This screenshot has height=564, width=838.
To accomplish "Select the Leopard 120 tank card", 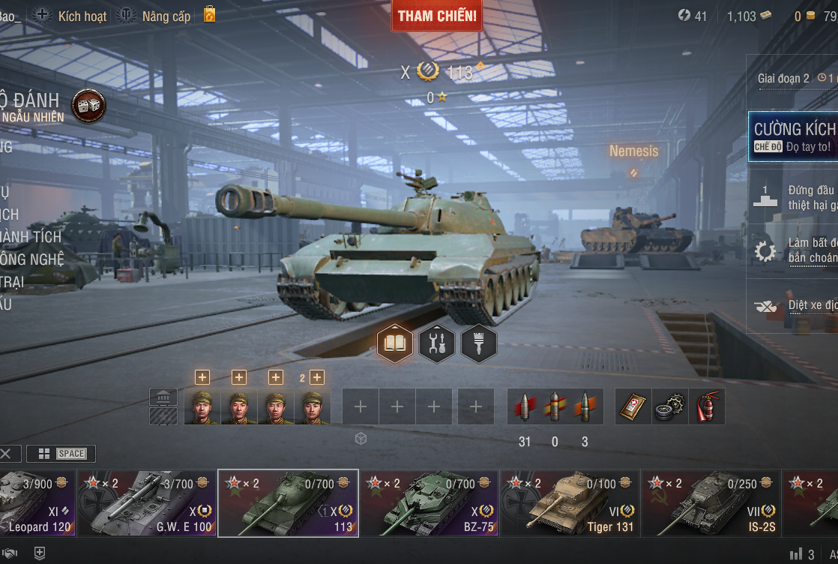I will 37,504.
